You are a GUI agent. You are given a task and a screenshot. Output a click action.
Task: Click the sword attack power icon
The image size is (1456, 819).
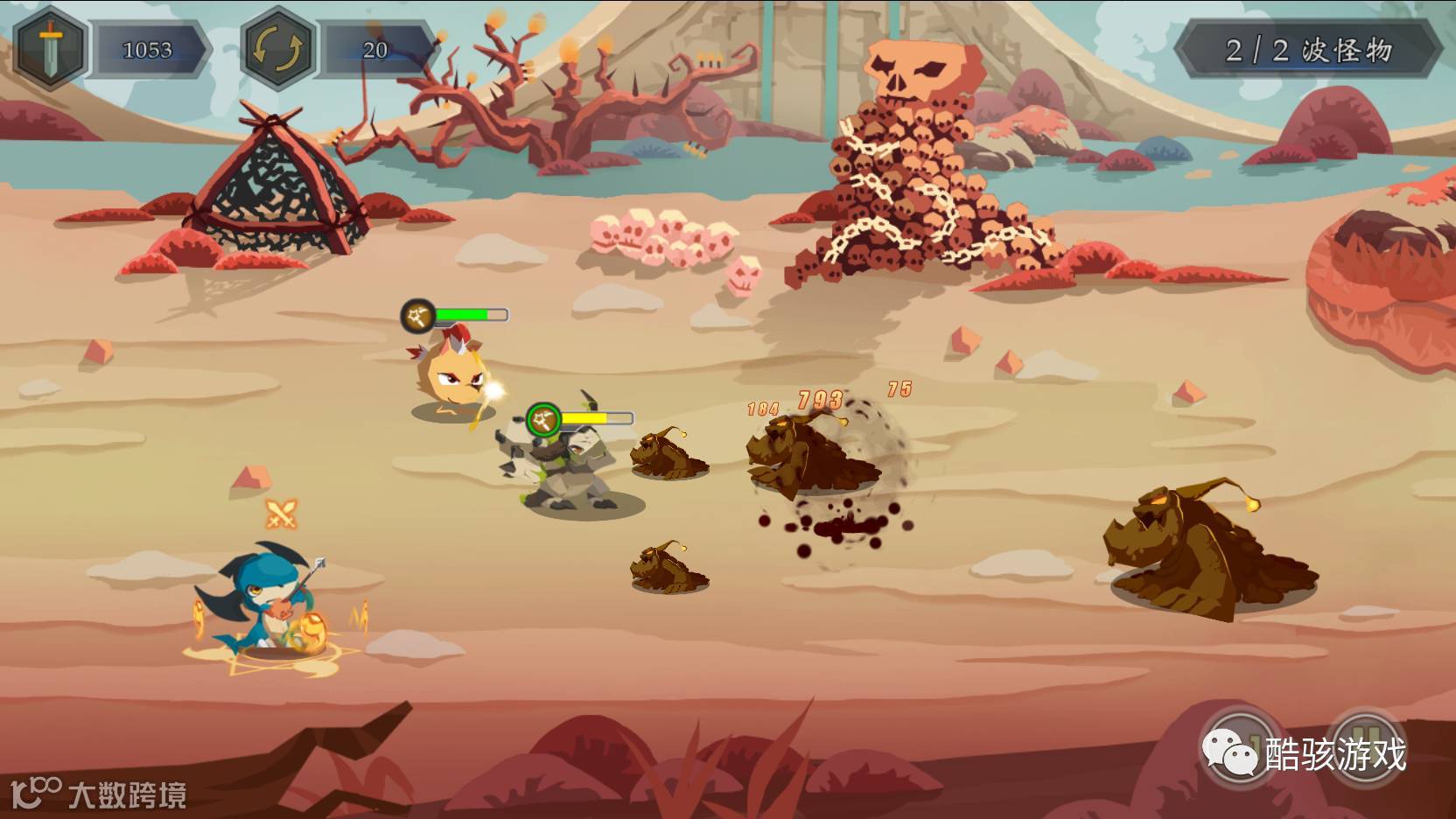[x=51, y=48]
